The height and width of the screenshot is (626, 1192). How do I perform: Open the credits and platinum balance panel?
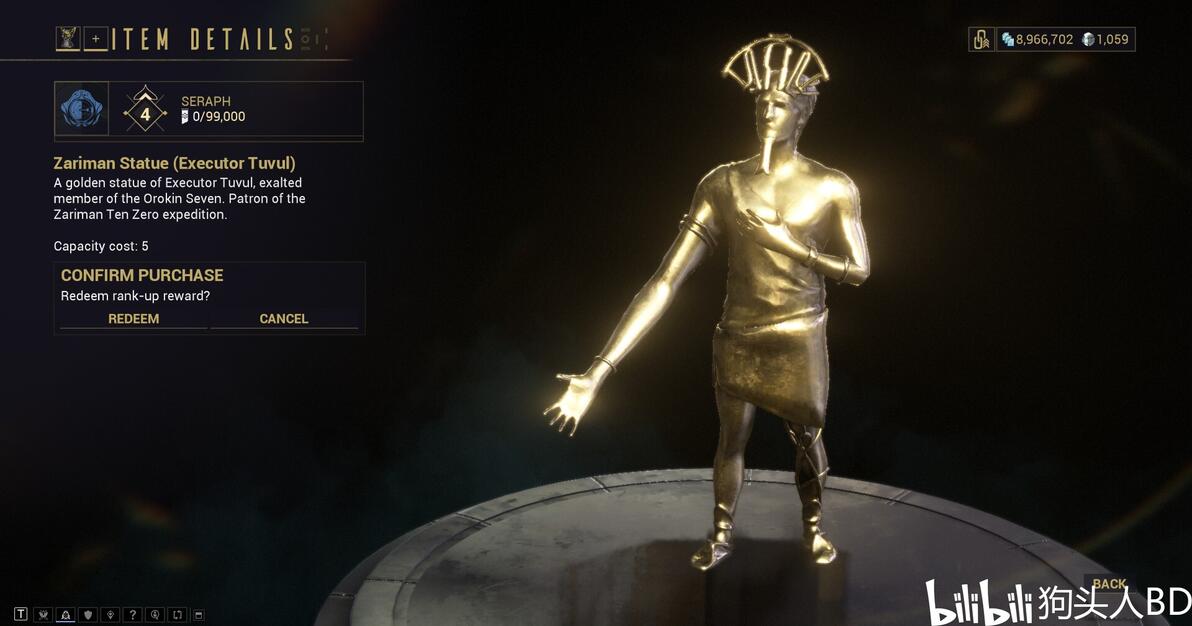point(1065,39)
